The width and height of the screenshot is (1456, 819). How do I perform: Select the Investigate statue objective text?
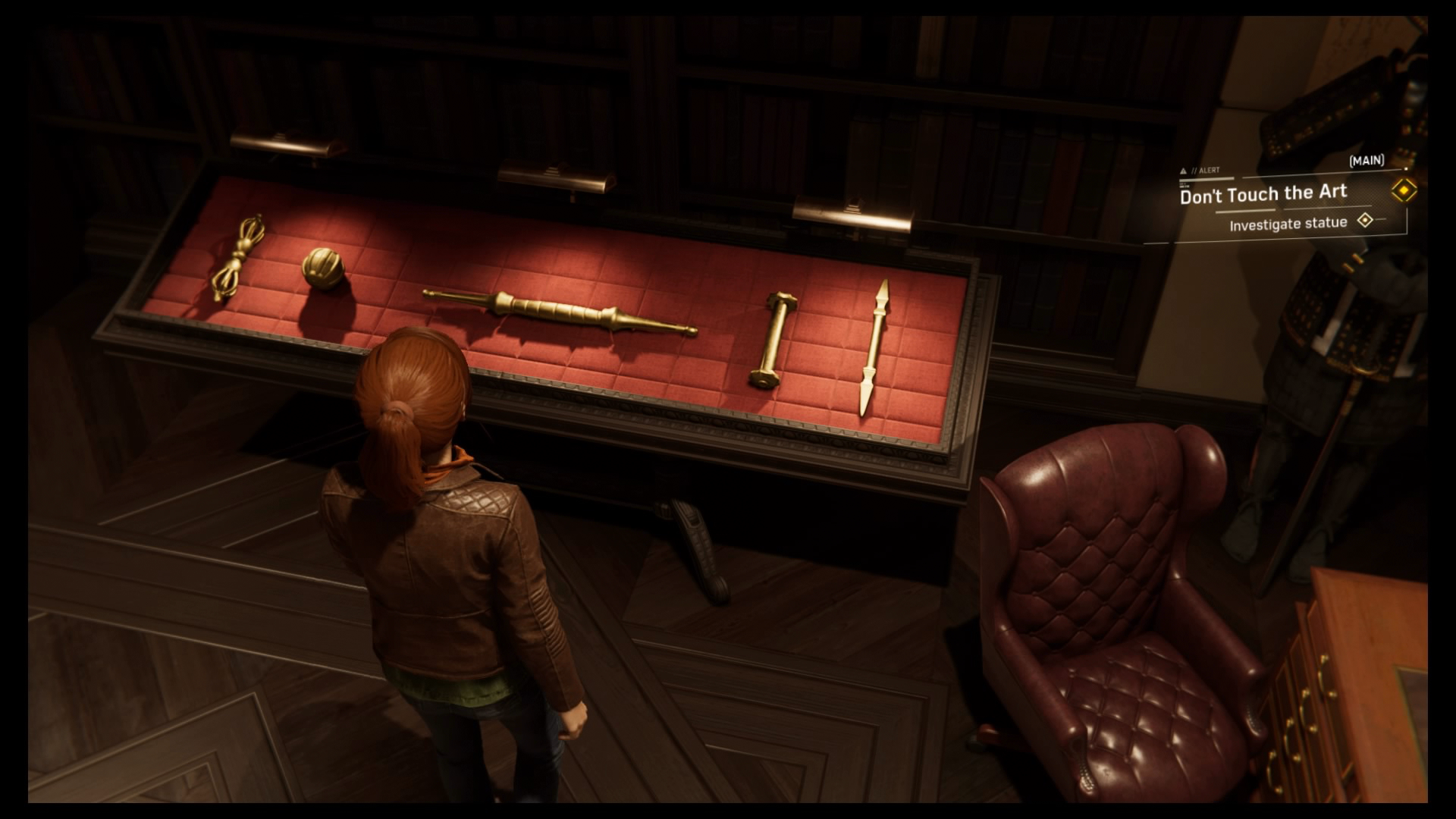1289,222
